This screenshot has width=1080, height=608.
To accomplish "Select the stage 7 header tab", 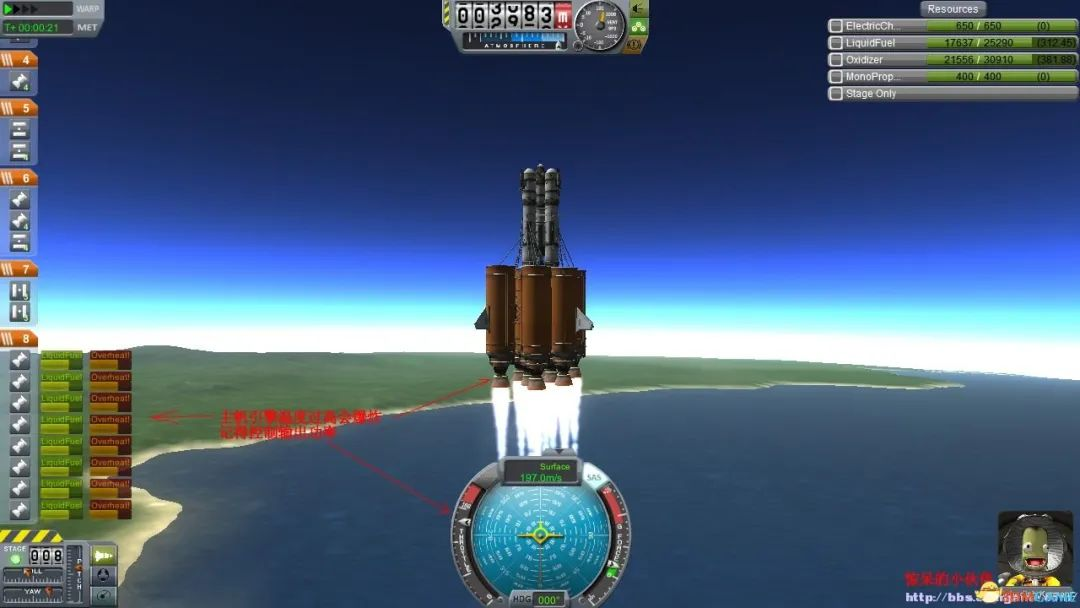I will point(19,269).
